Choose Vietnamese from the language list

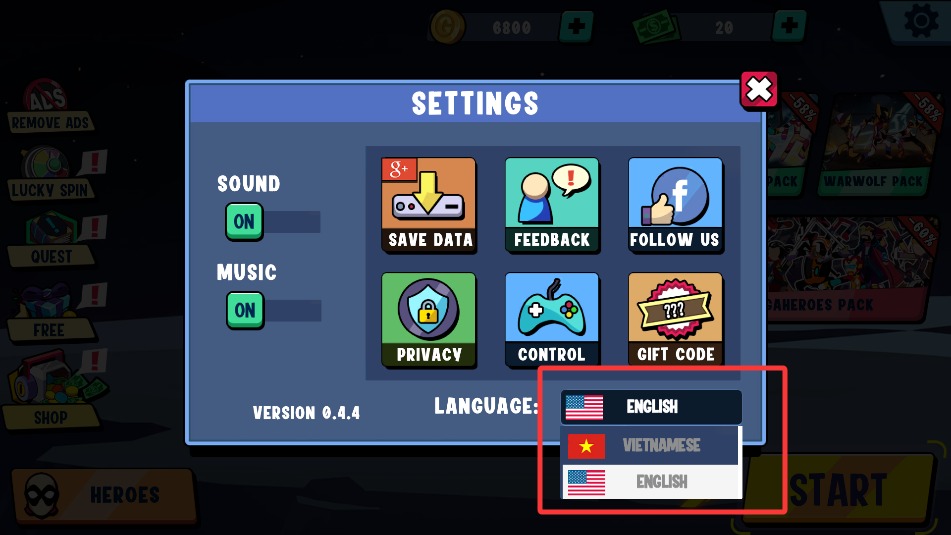pyautogui.click(x=651, y=445)
